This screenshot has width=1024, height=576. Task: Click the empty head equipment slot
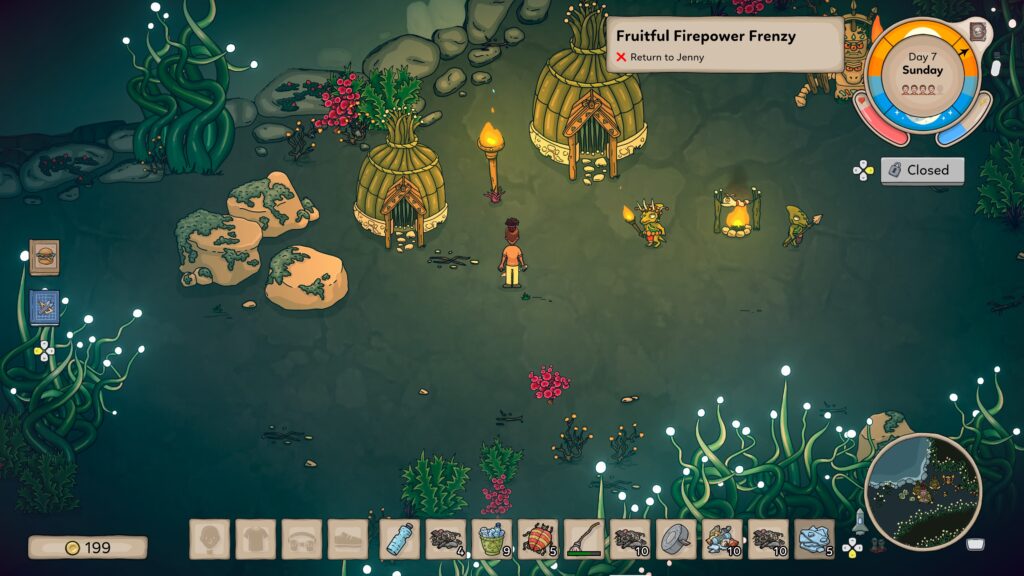(210, 539)
